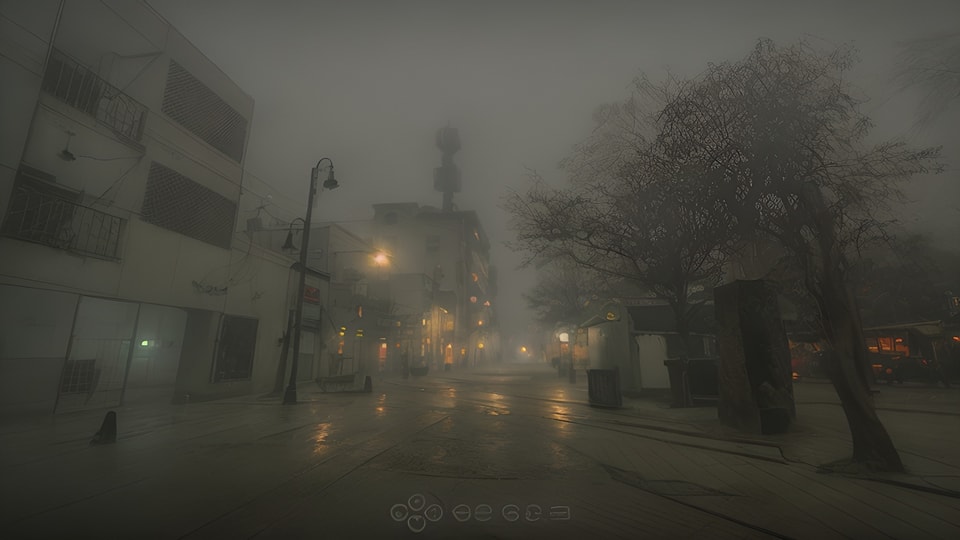Viewport: 960px width, 540px height.
Task: Pan the view left with the left circle button
Action: [399, 512]
